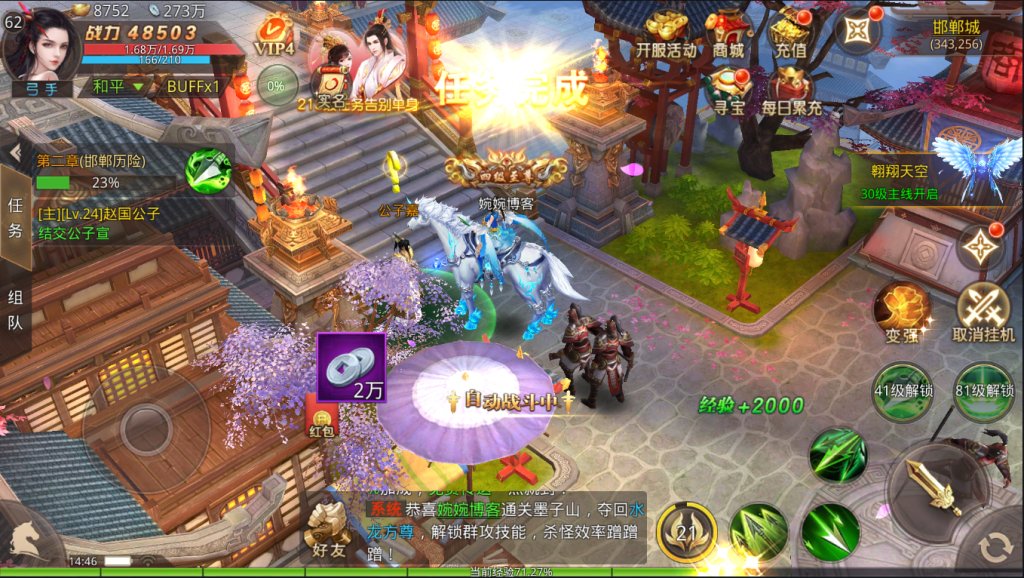Open the 每日累充 daily recharge offer

click(791, 90)
